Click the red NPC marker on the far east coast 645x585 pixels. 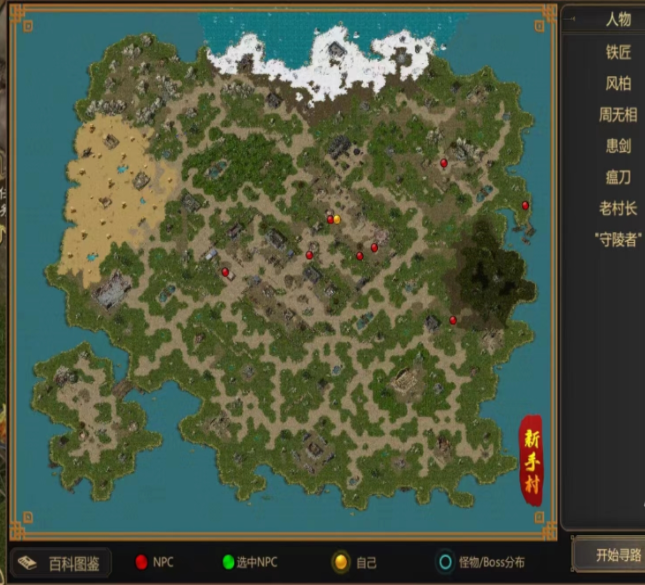point(525,205)
